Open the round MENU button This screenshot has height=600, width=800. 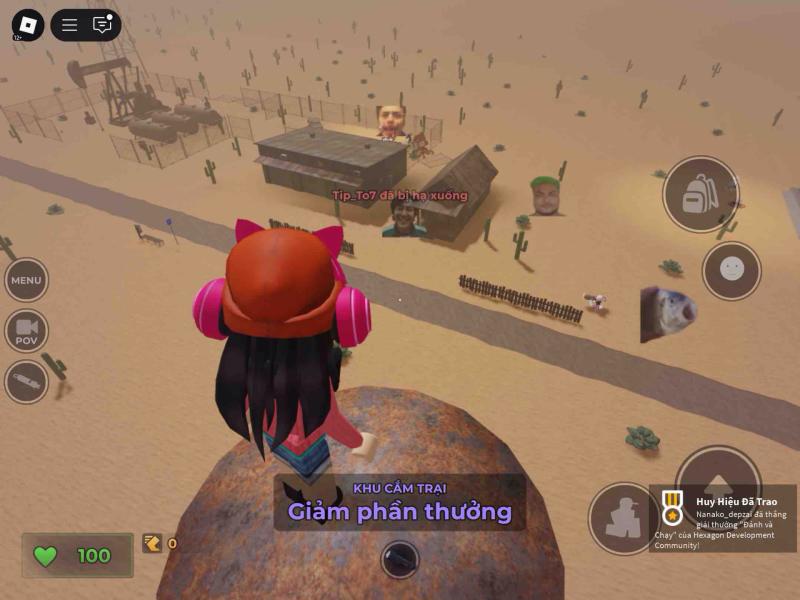pyautogui.click(x=27, y=281)
